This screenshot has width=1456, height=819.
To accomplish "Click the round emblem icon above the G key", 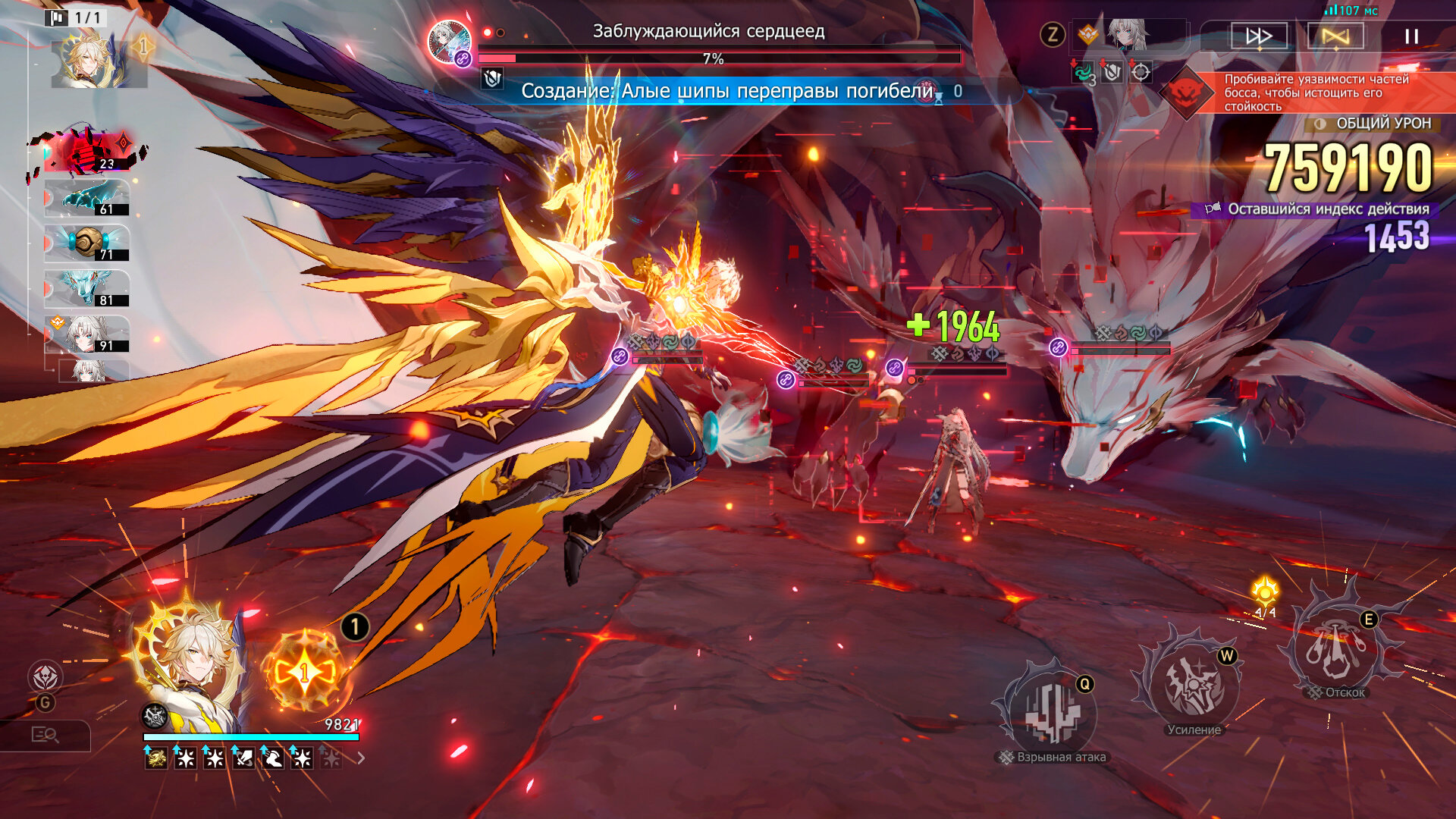I will coord(45,676).
